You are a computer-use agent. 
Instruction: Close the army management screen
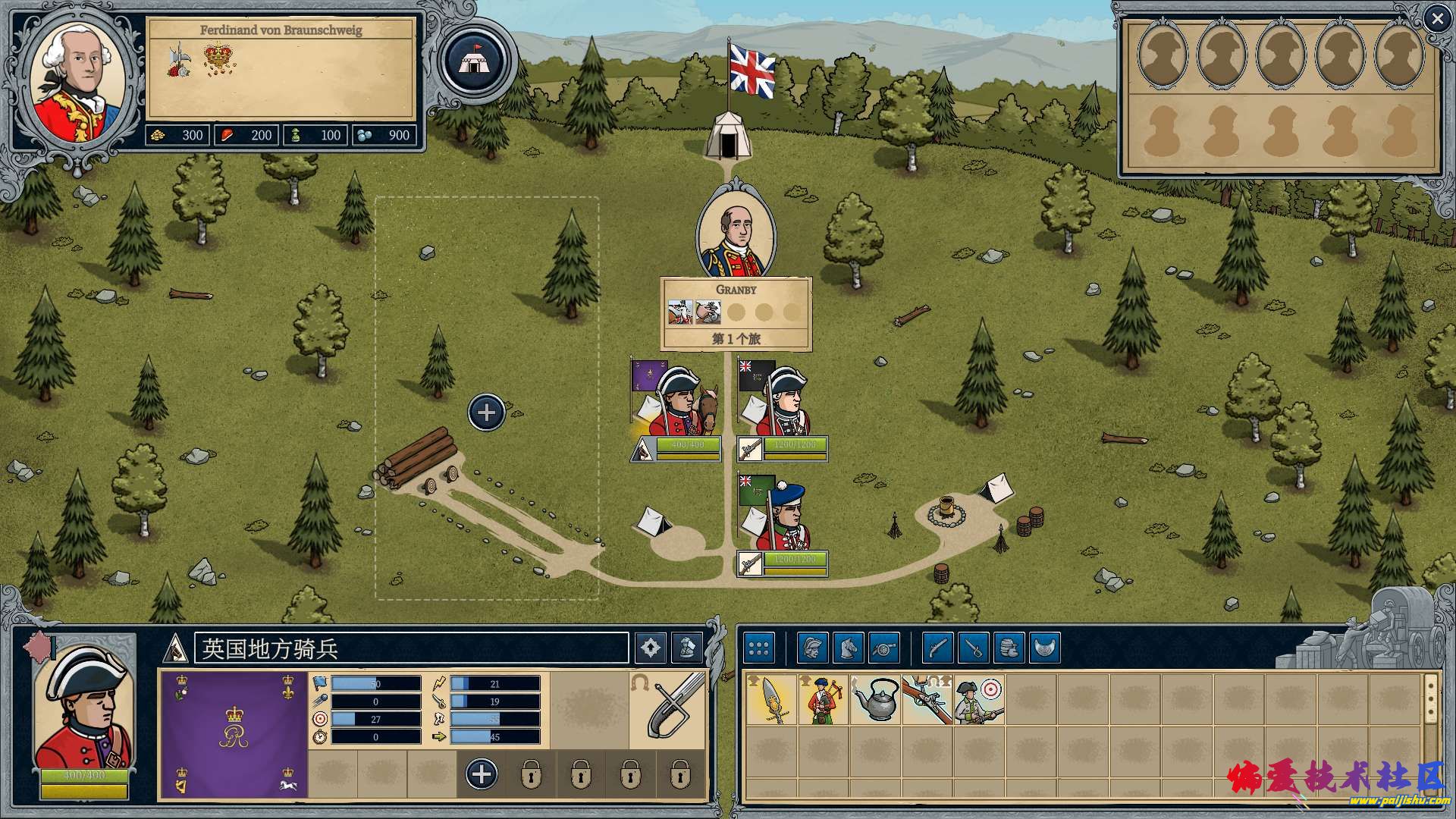coord(1437,19)
